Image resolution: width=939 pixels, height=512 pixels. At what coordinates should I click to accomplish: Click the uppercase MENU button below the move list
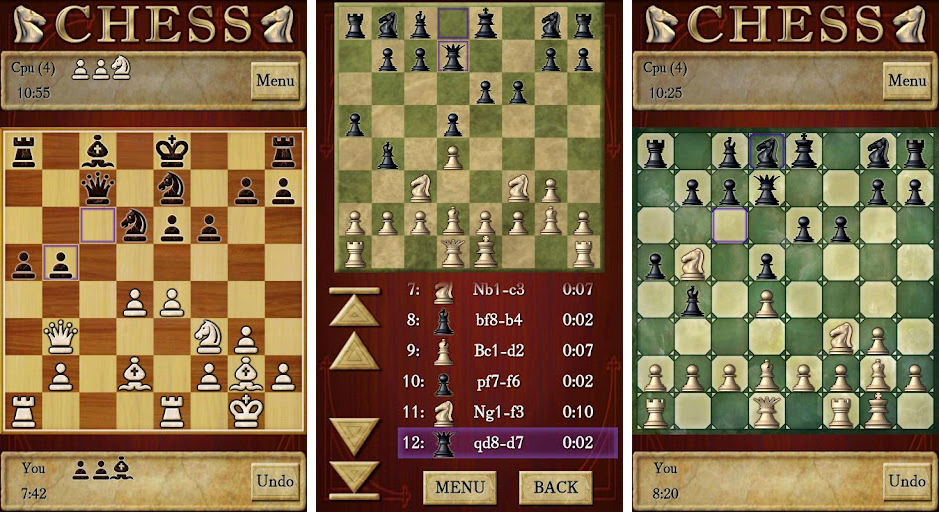pyautogui.click(x=460, y=487)
